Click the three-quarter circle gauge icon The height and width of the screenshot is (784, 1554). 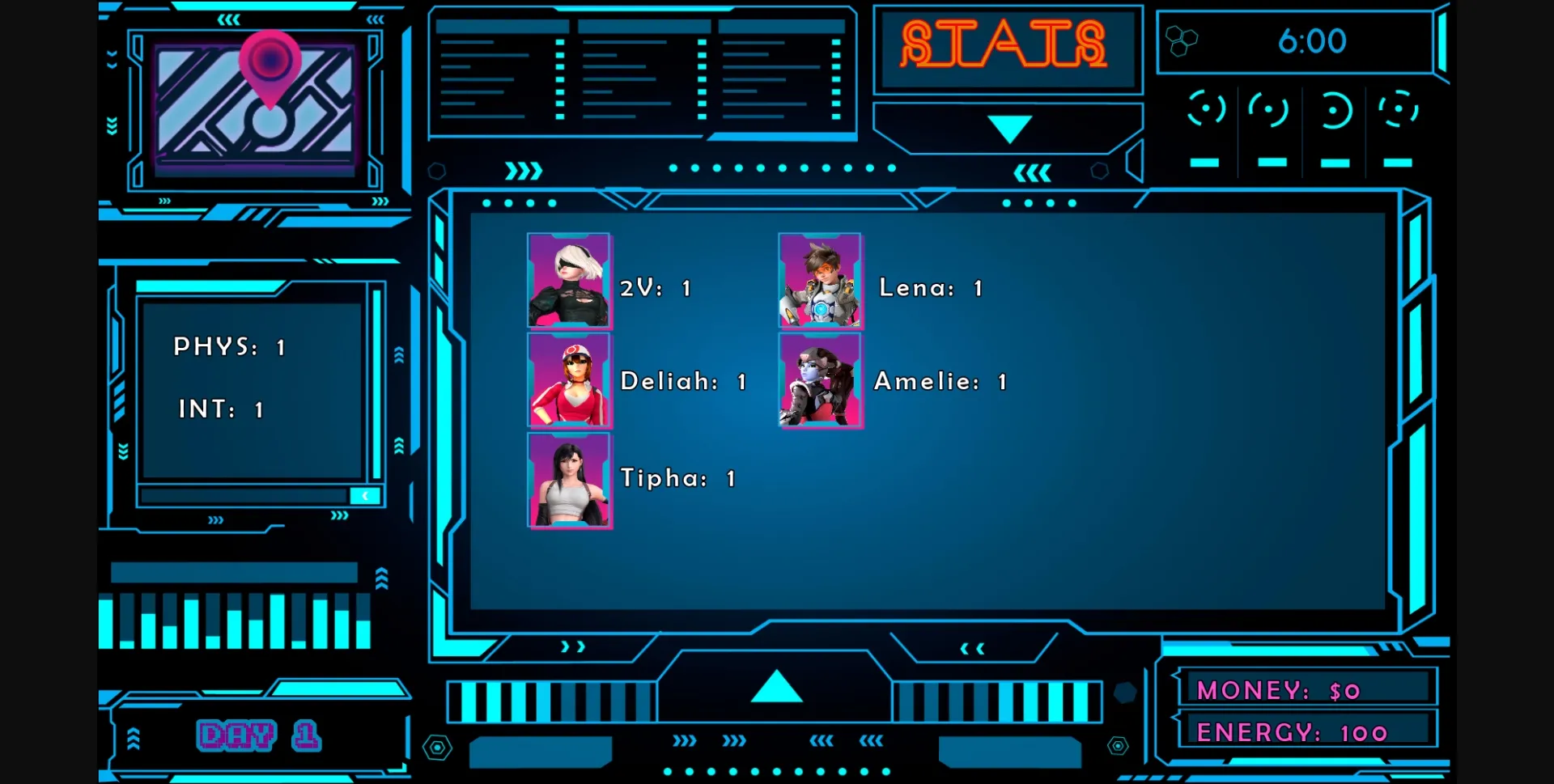[x=1334, y=110]
